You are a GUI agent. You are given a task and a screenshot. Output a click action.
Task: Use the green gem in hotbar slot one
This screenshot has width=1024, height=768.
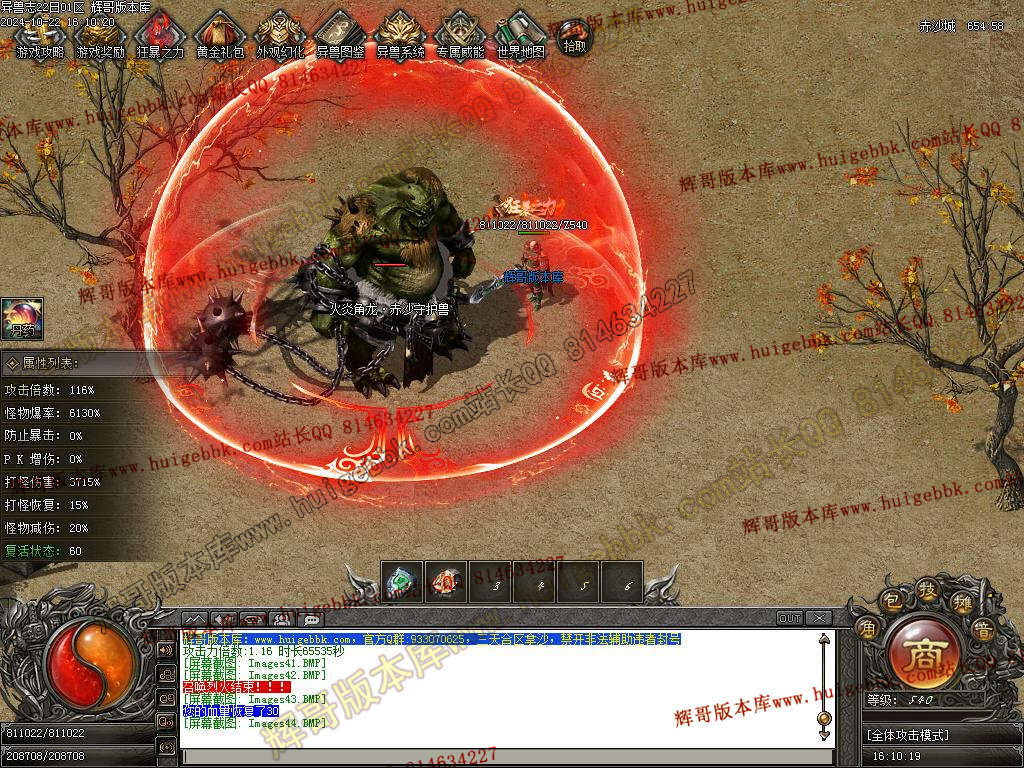pos(402,583)
